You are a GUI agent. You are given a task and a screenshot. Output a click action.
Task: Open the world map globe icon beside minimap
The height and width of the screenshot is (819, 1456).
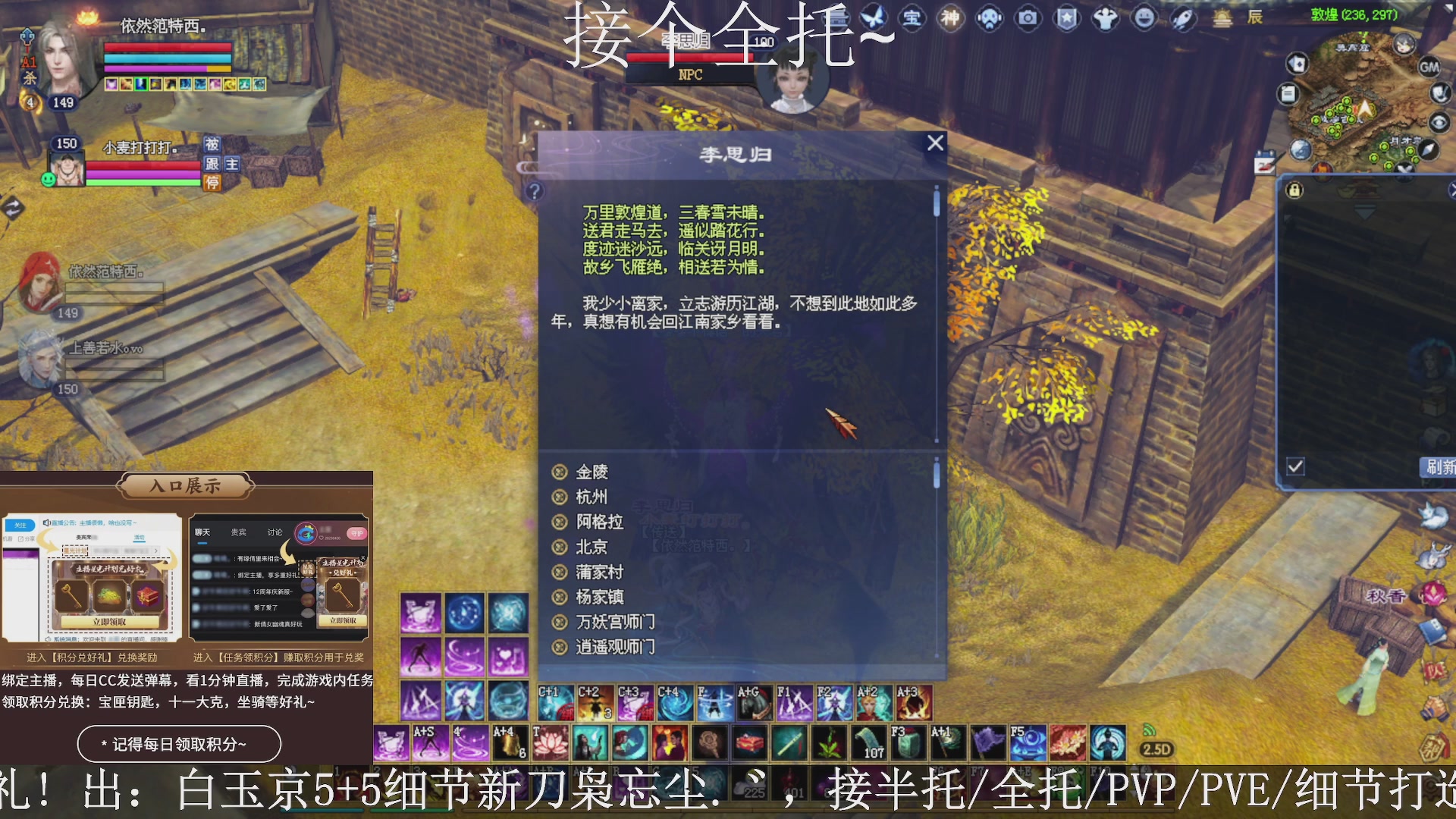(x=1298, y=150)
